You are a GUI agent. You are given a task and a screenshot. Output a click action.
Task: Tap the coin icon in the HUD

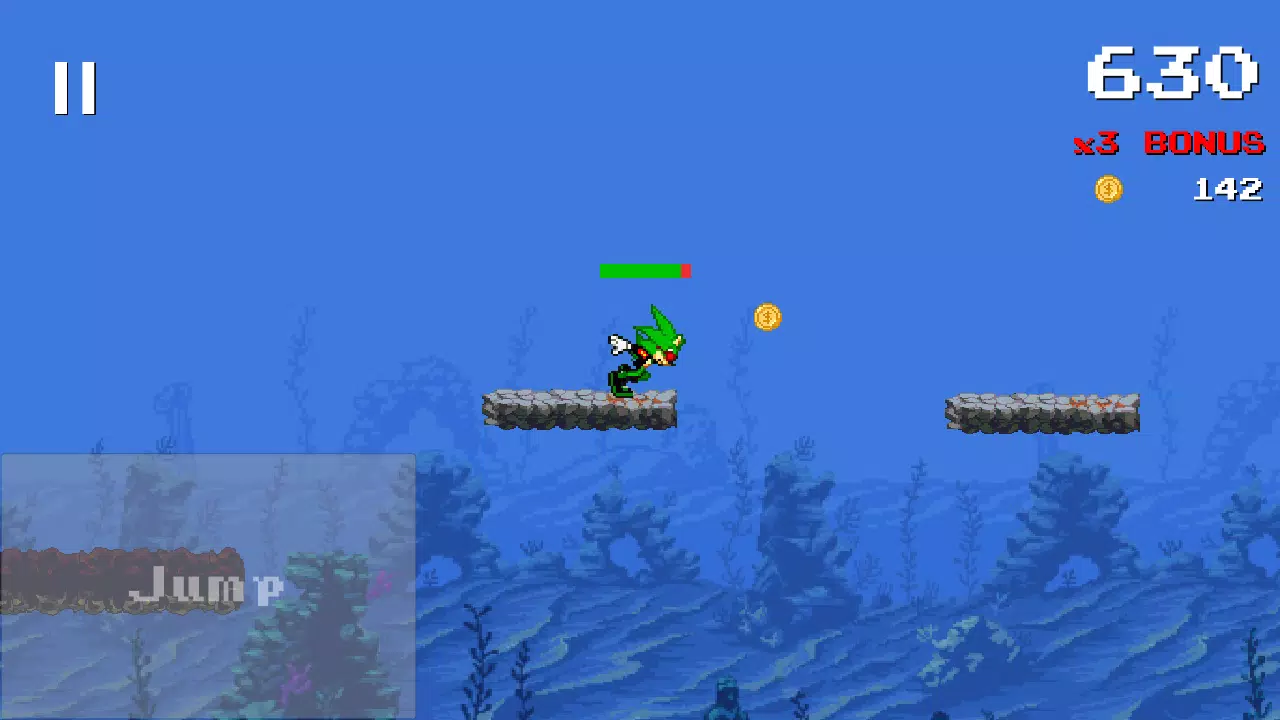(x=1108, y=189)
